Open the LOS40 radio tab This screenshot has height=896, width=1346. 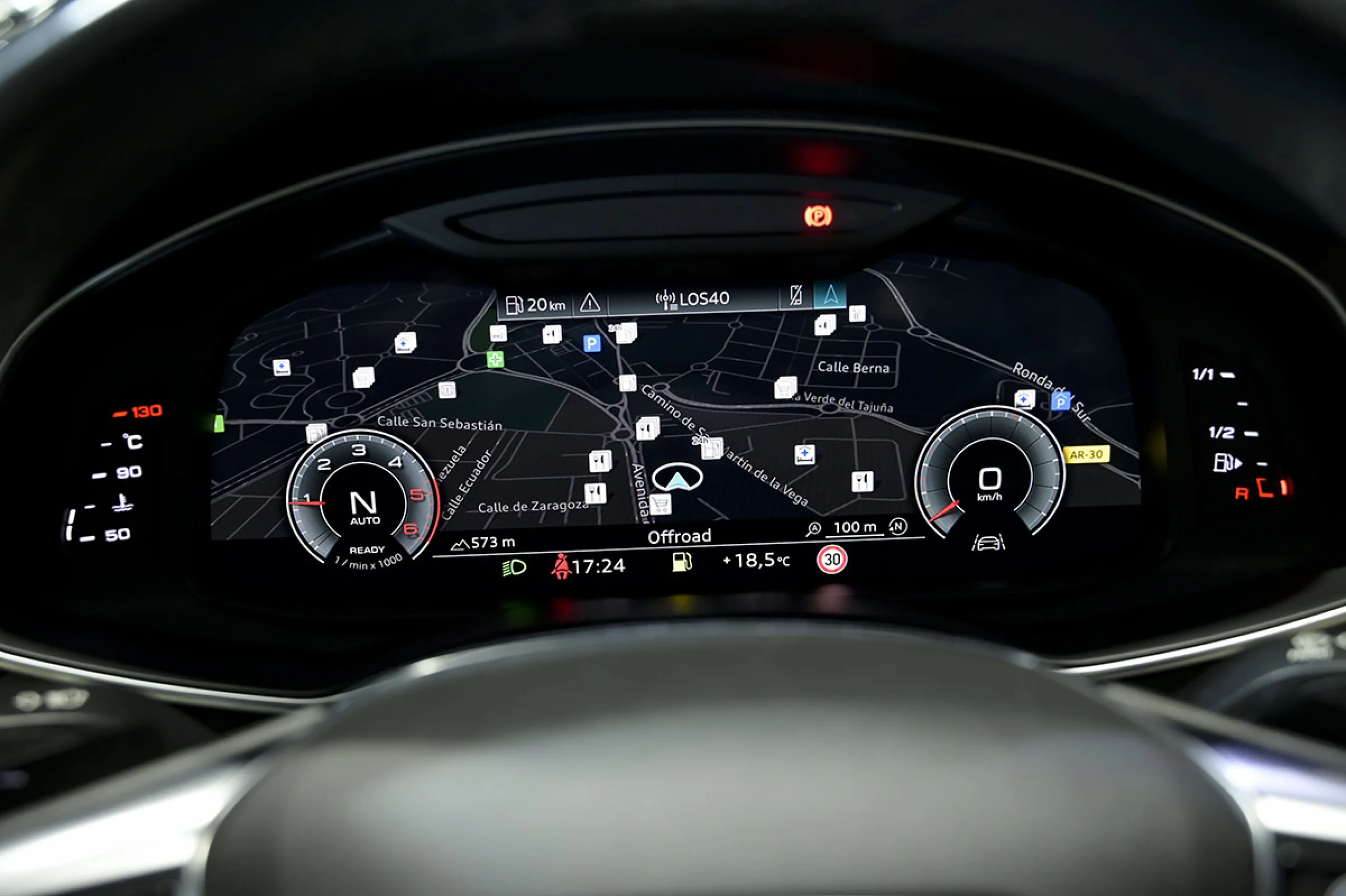[x=693, y=299]
